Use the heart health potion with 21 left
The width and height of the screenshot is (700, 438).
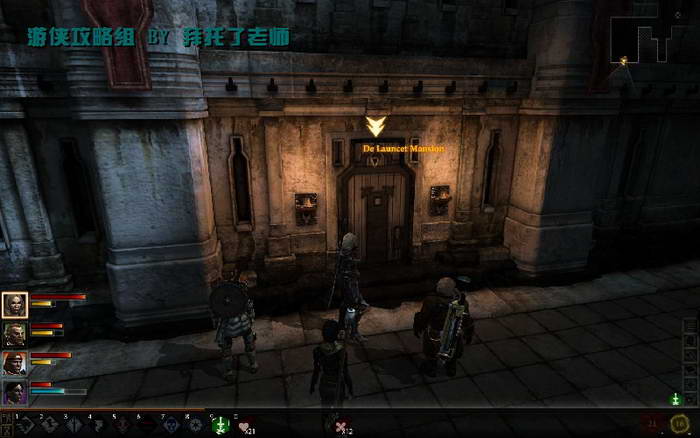(x=245, y=426)
